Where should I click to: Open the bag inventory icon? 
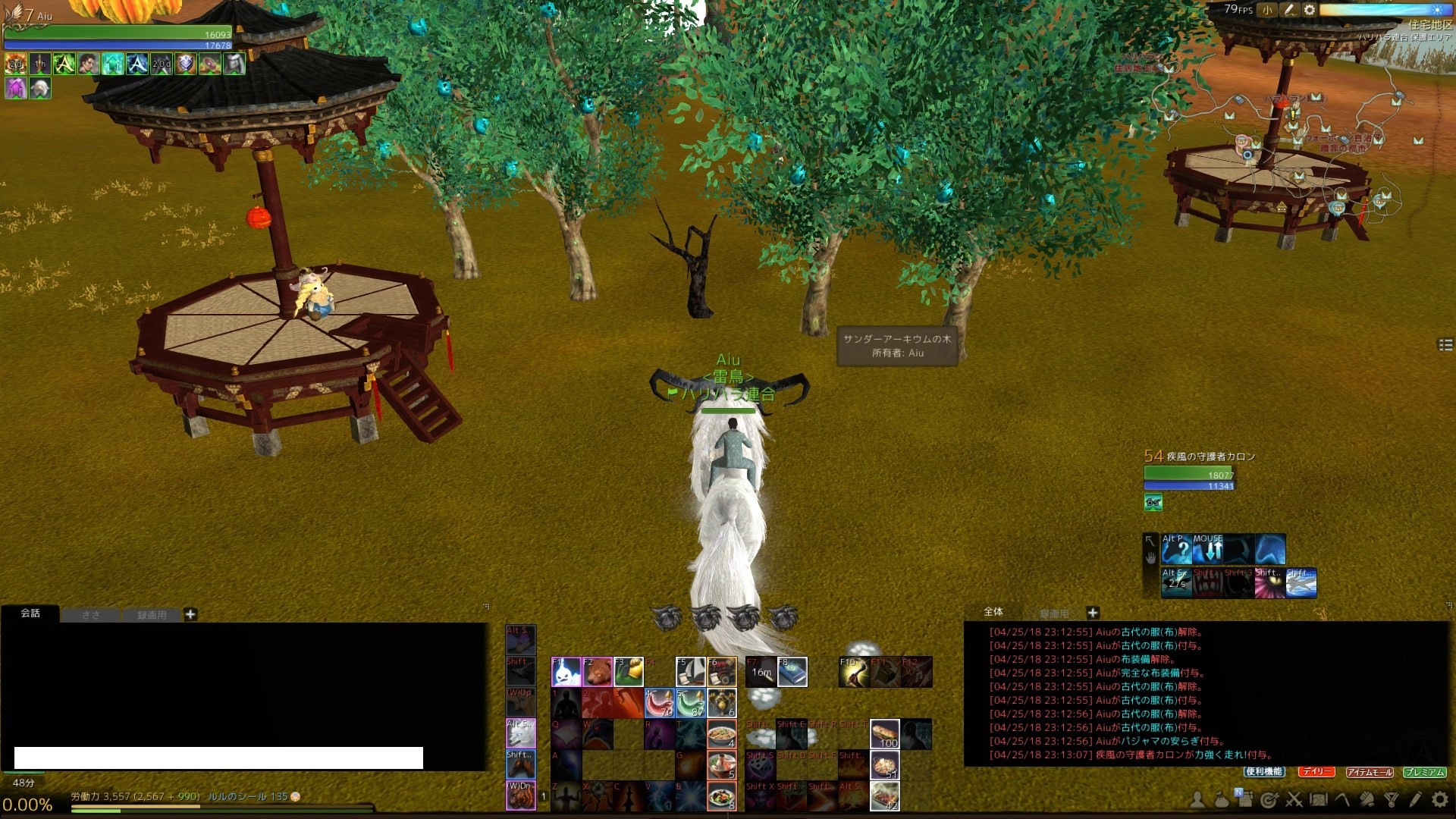1221,799
